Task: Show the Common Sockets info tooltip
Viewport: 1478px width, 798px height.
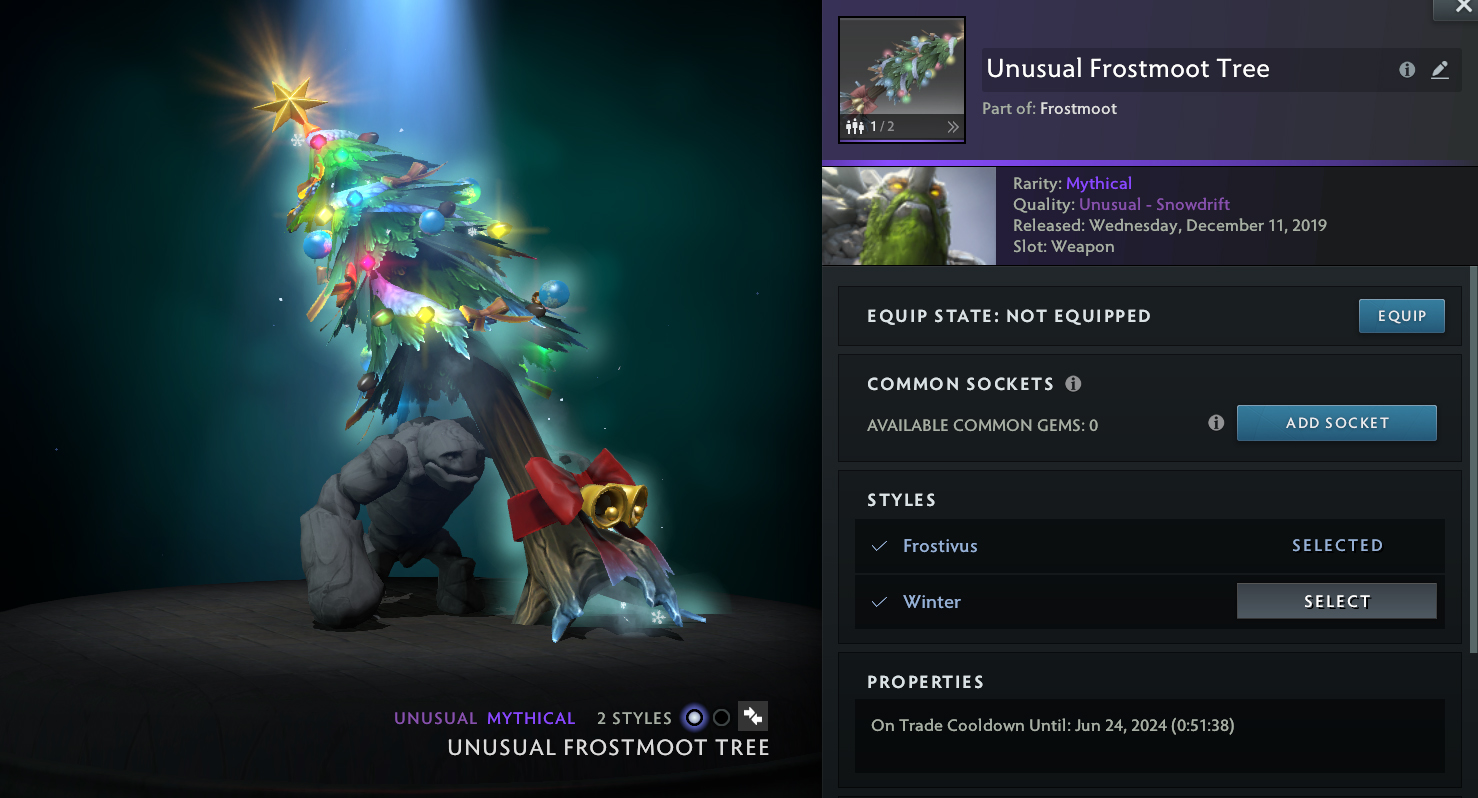Action: pyautogui.click(x=1073, y=384)
